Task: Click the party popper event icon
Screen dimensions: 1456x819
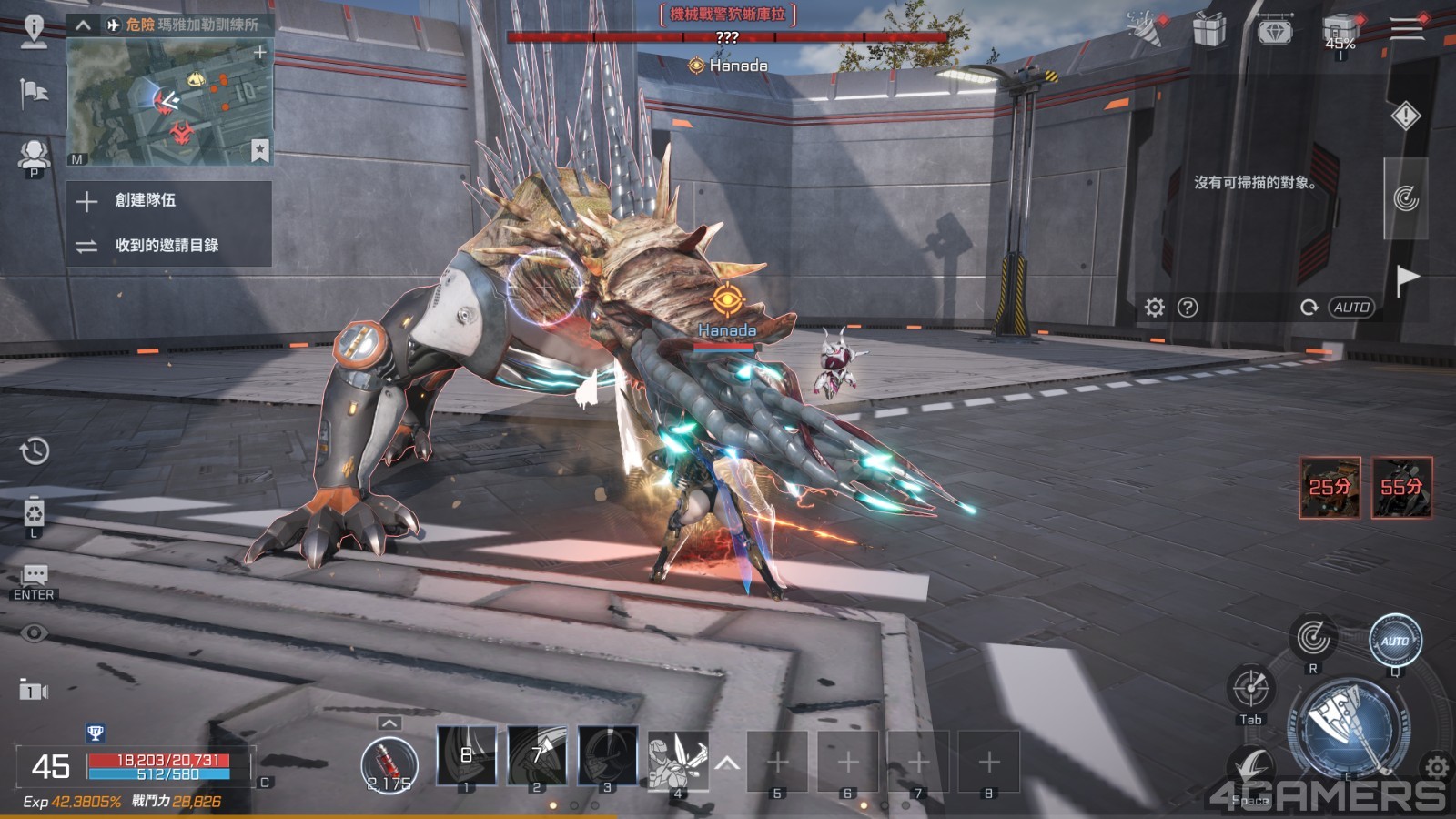Action: [x=1145, y=29]
